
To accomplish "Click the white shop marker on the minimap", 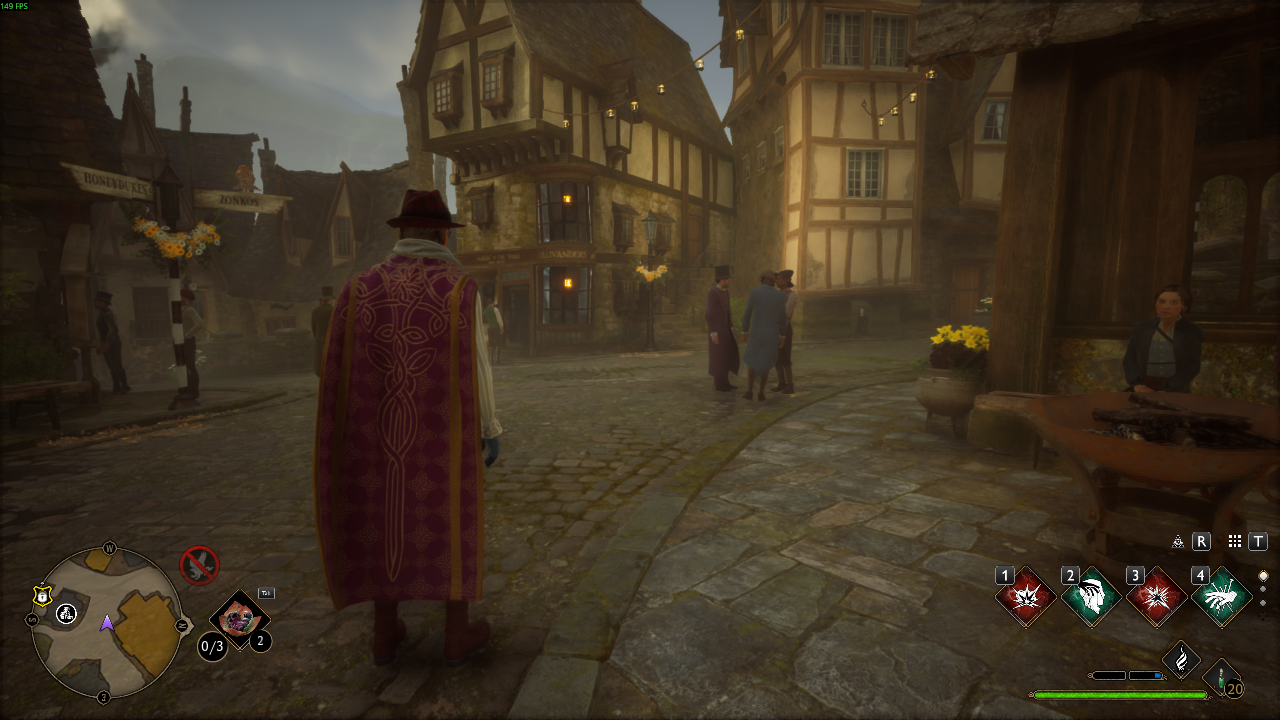I will pos(67,613).
